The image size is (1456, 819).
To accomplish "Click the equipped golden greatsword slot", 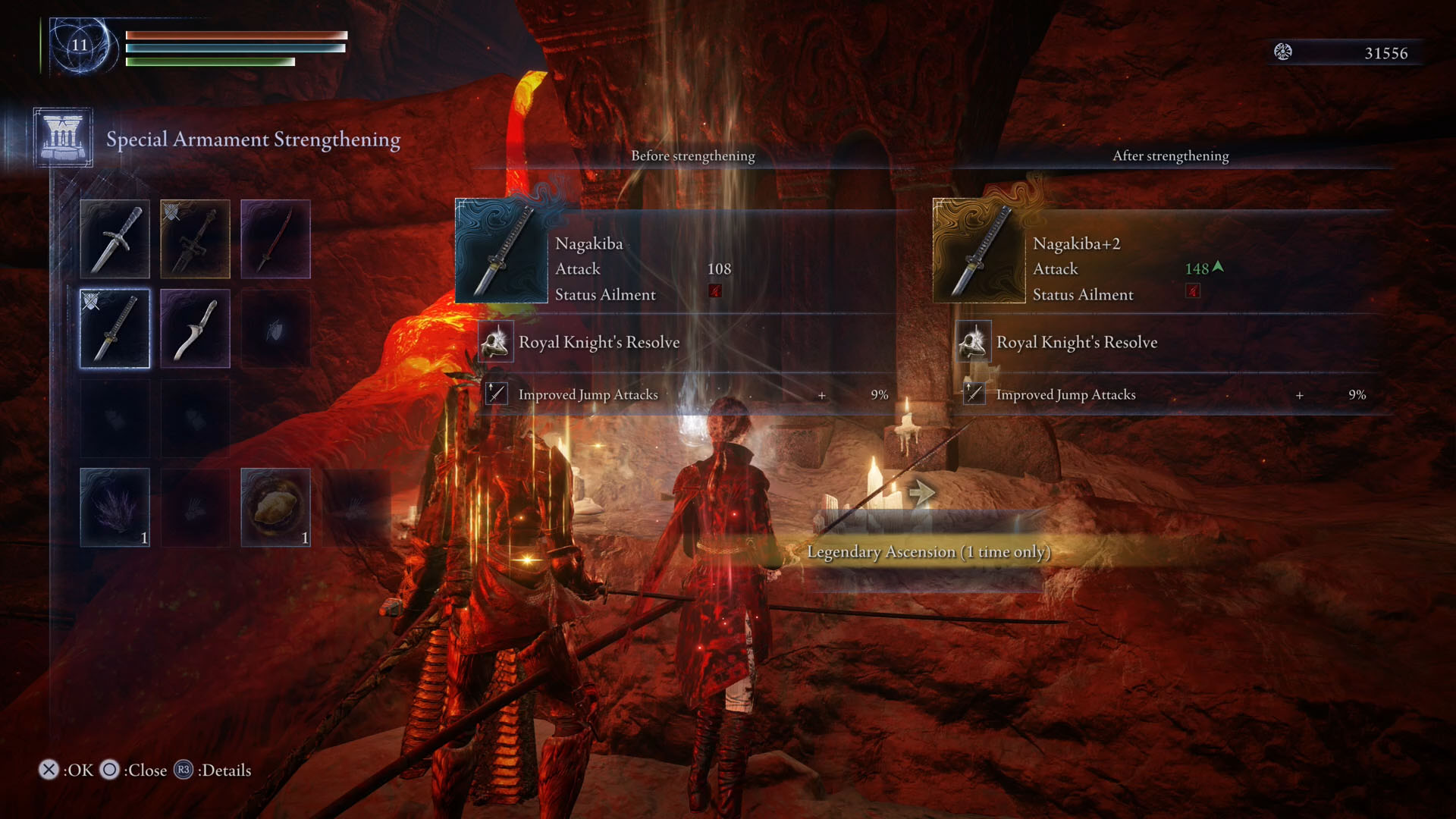I will point(196,239).
